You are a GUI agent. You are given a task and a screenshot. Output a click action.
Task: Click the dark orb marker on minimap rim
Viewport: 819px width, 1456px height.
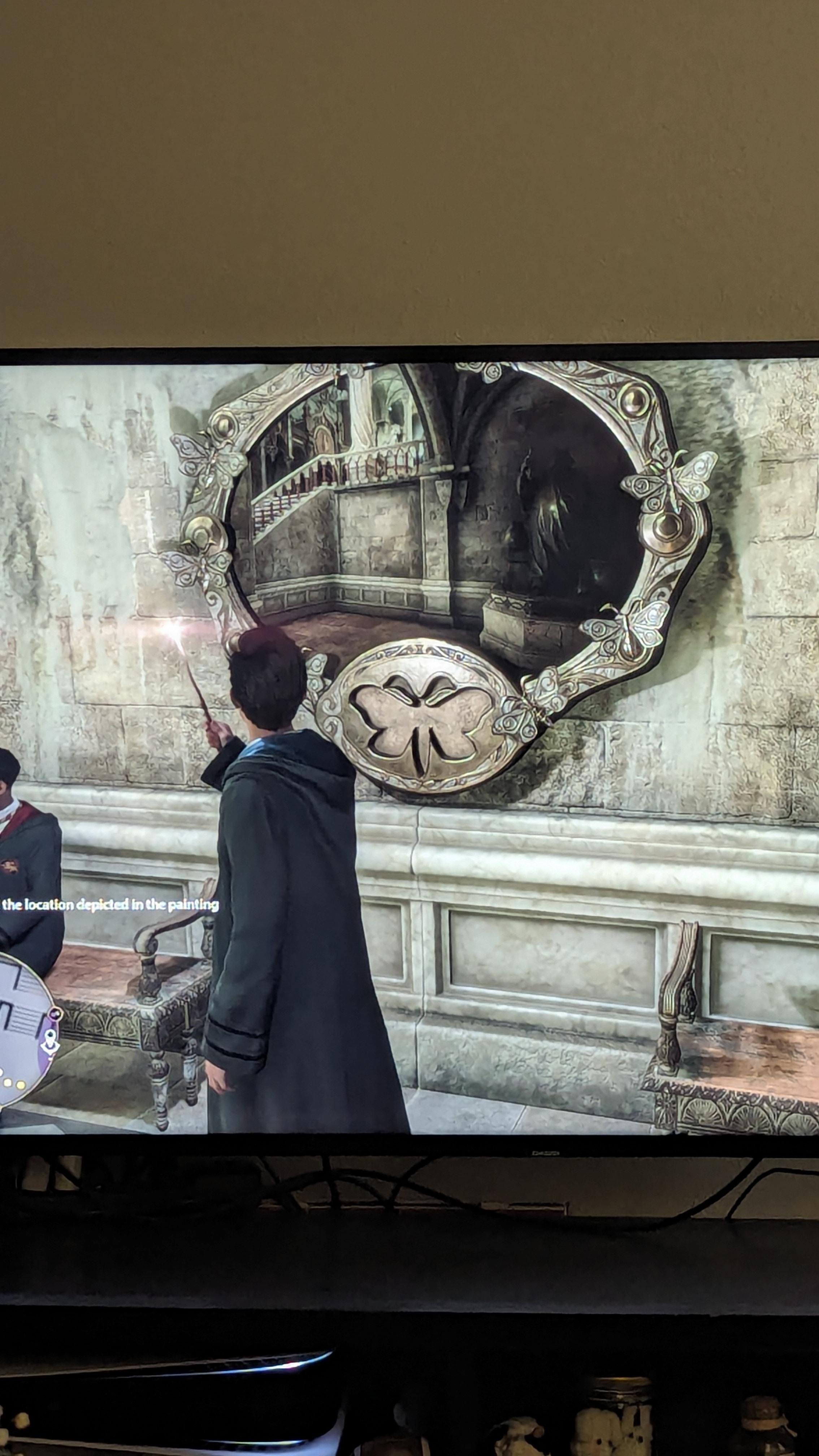(x=56, y=1015)
